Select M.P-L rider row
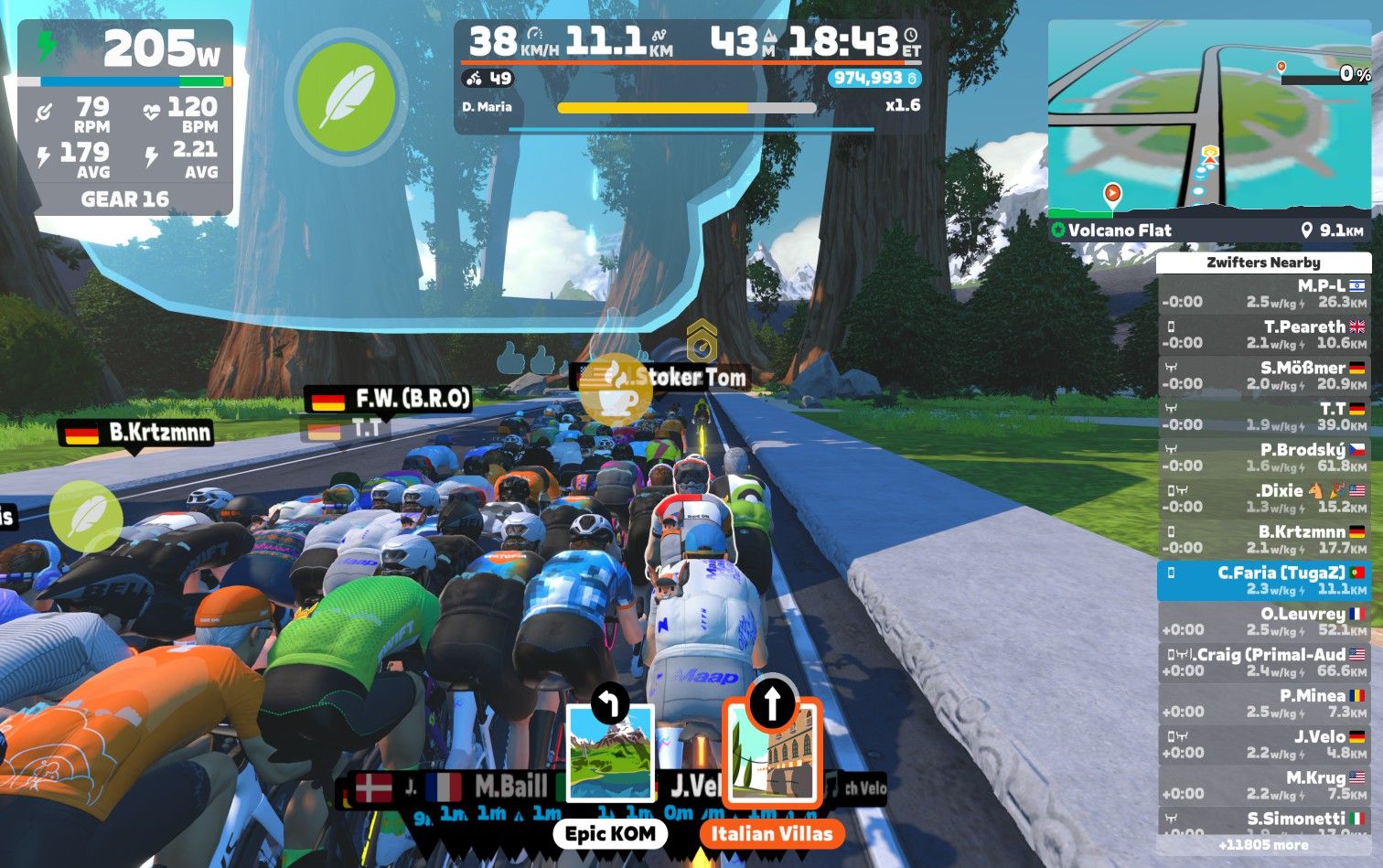 point(1263,294)
